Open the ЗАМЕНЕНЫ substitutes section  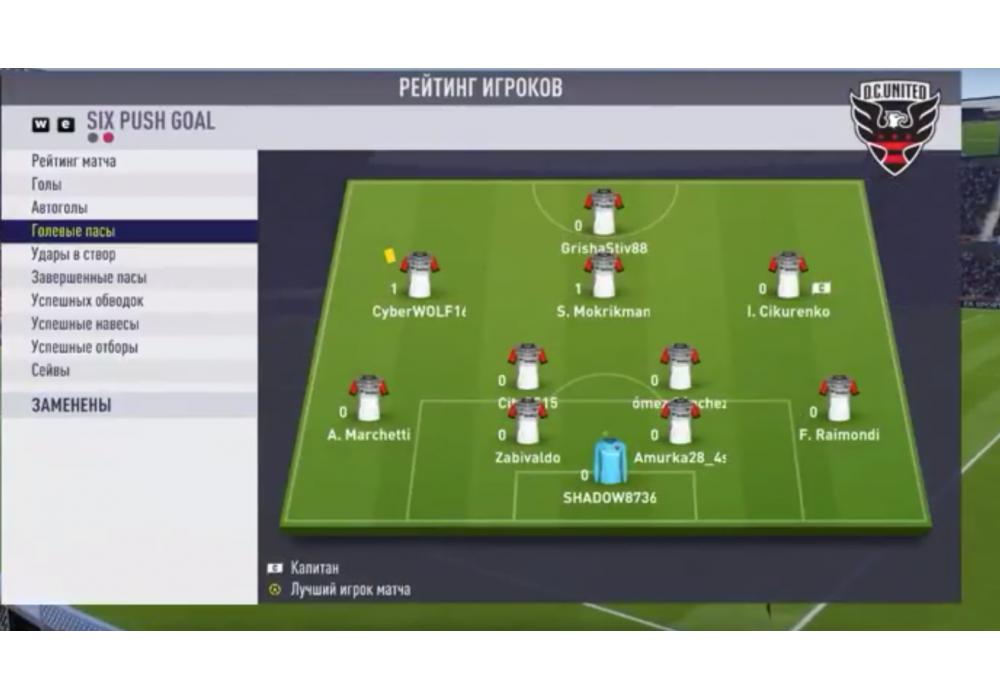coord(71,405)
